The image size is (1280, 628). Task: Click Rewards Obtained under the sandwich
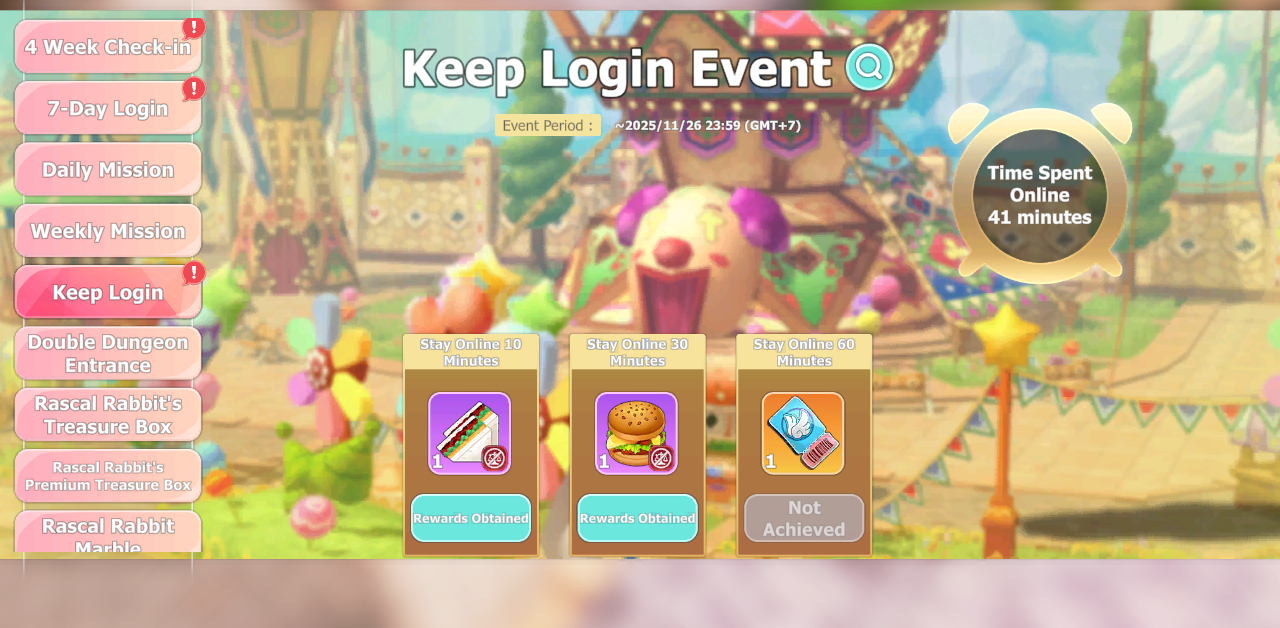(x=471, y=518)
